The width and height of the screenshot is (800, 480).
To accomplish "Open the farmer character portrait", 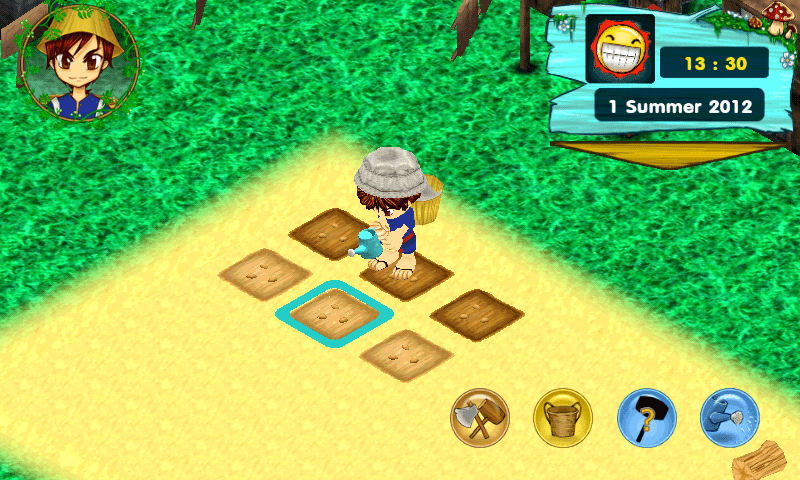I will 79,62.
